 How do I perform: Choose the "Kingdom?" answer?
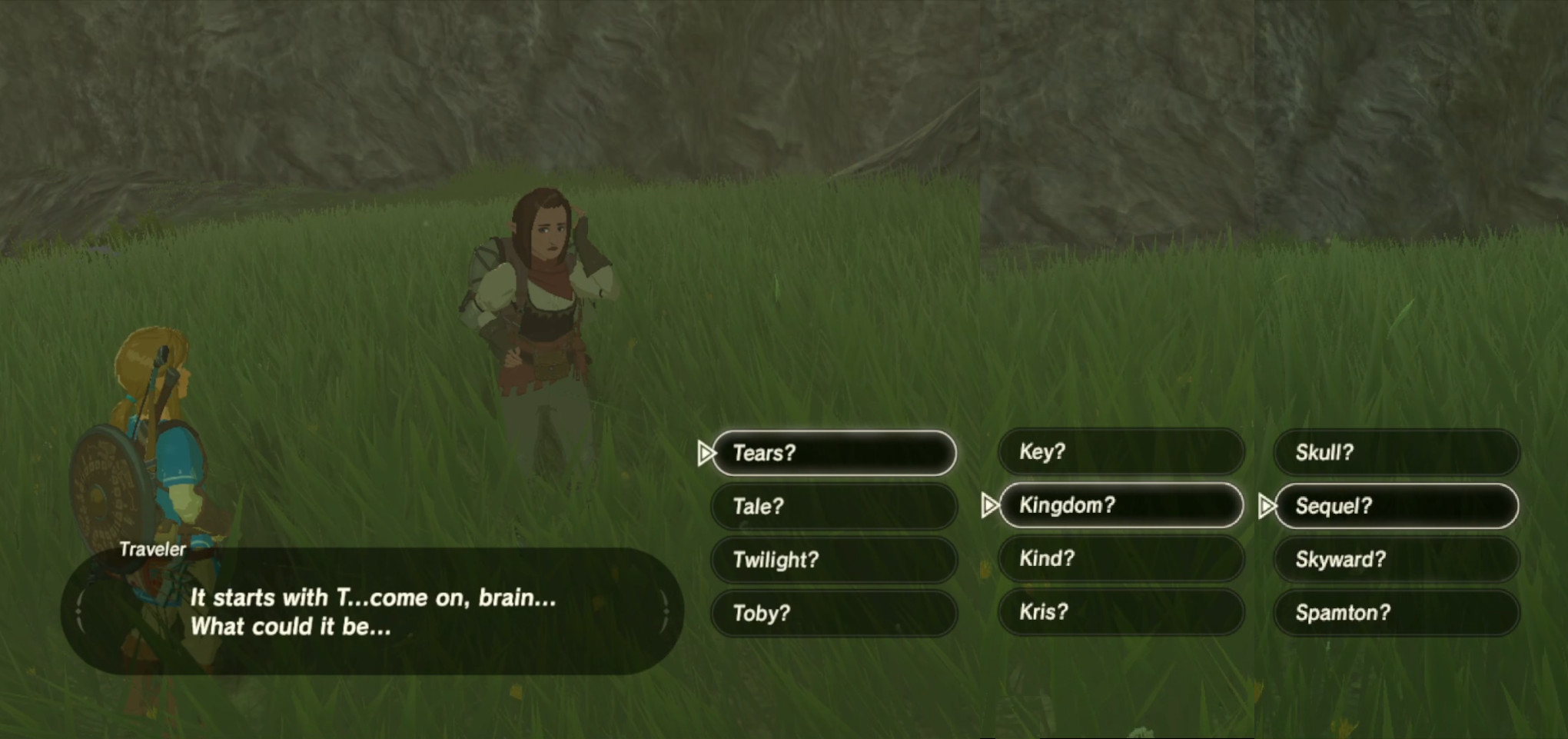click(1121, 505)
